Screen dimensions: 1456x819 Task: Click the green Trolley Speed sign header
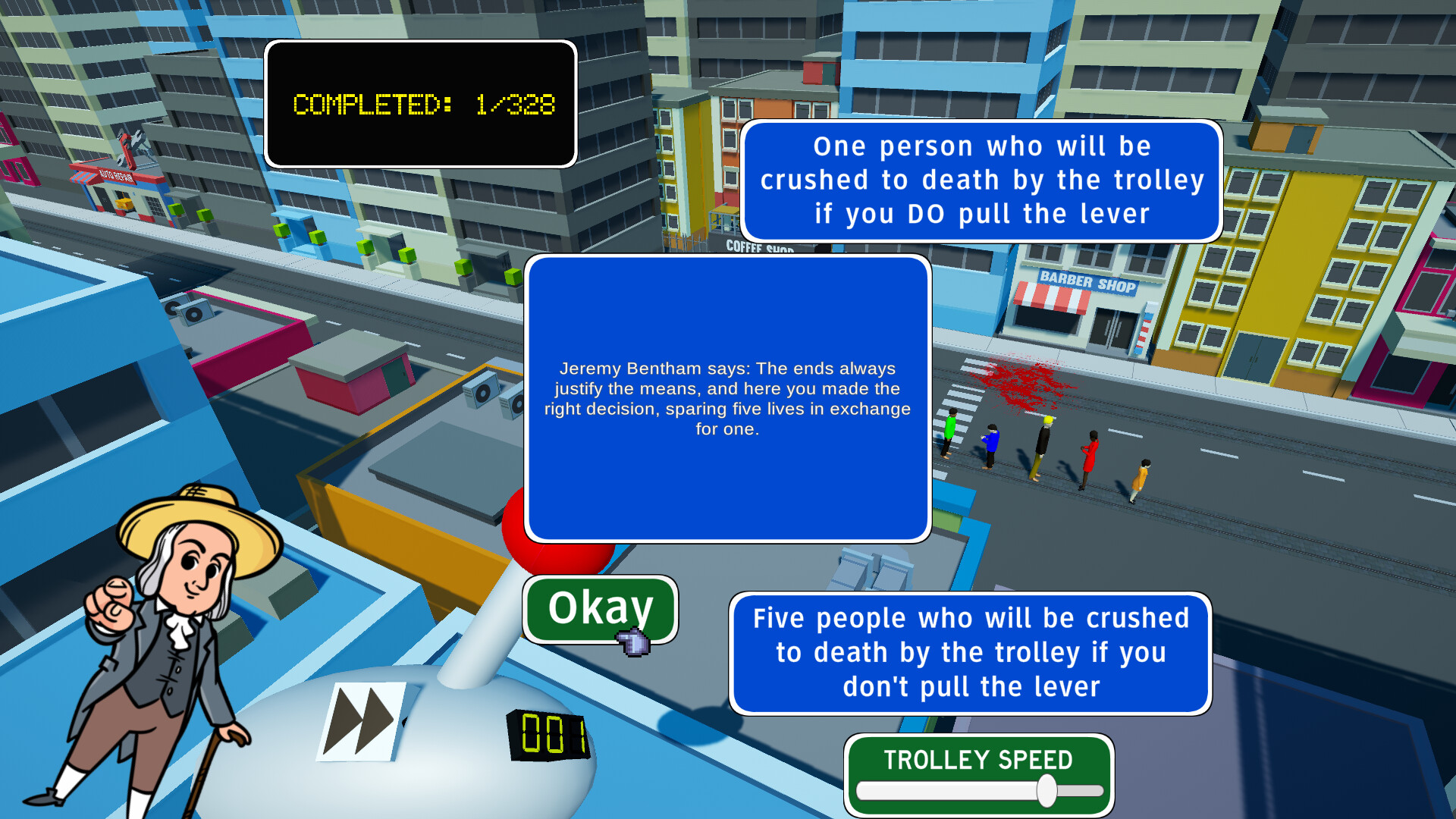[977, 760]
